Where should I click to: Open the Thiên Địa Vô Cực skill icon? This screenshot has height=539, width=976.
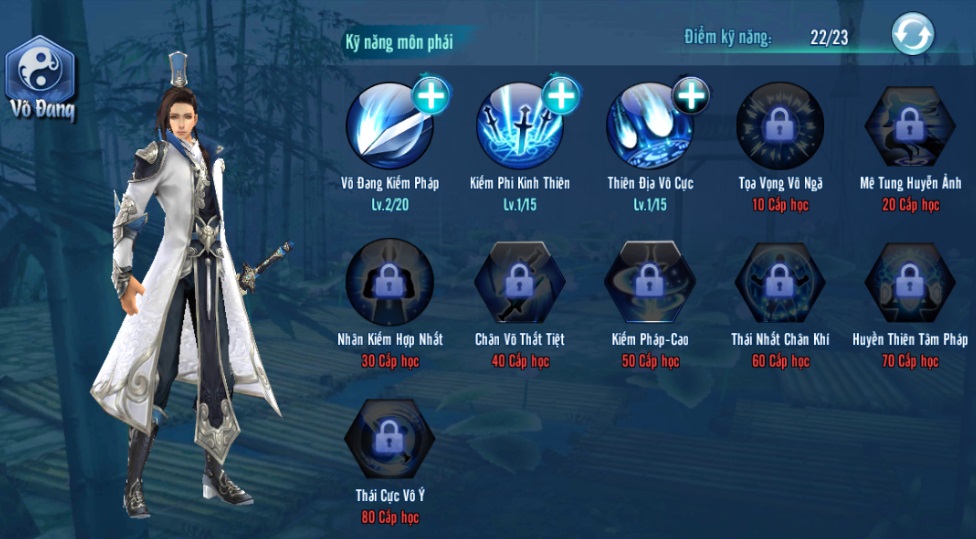point(648,128)
